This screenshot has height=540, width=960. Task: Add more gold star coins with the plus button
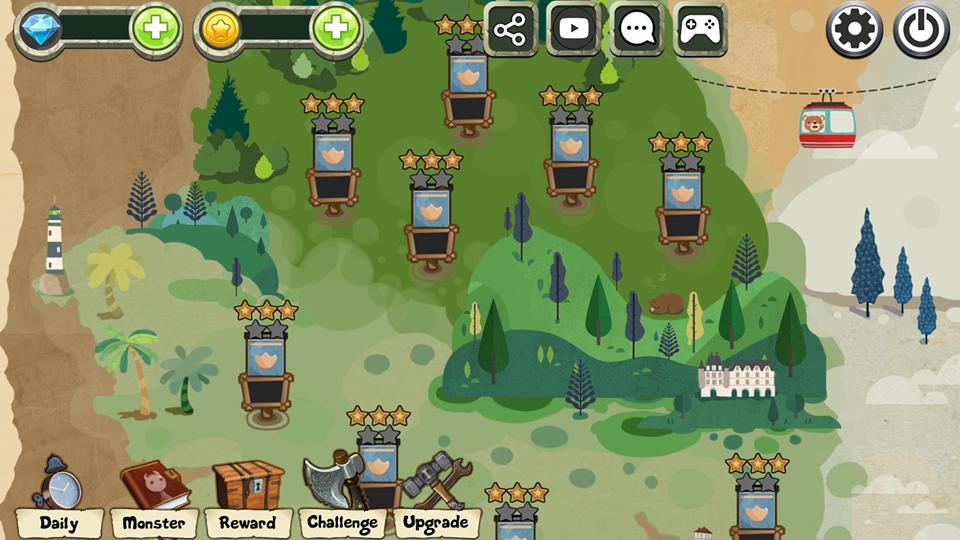tap(335, 29)
